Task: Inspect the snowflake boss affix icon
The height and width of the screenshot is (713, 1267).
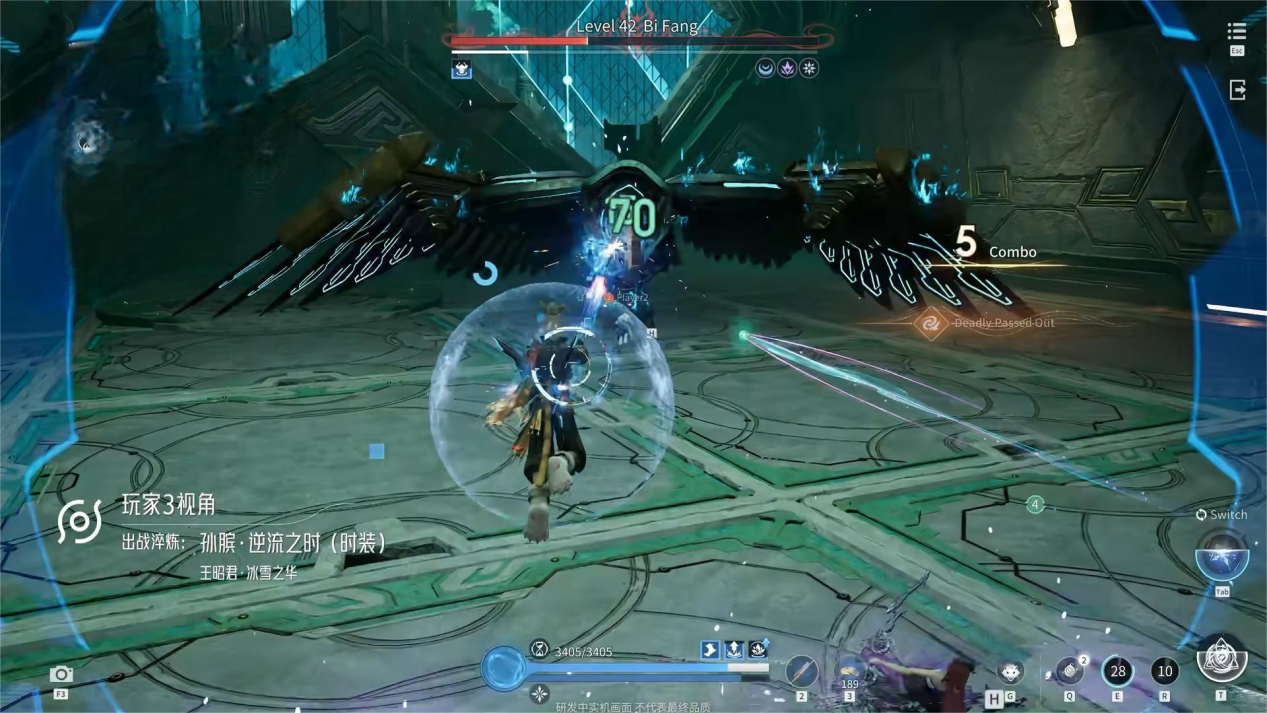Action: tap(809, 68)
